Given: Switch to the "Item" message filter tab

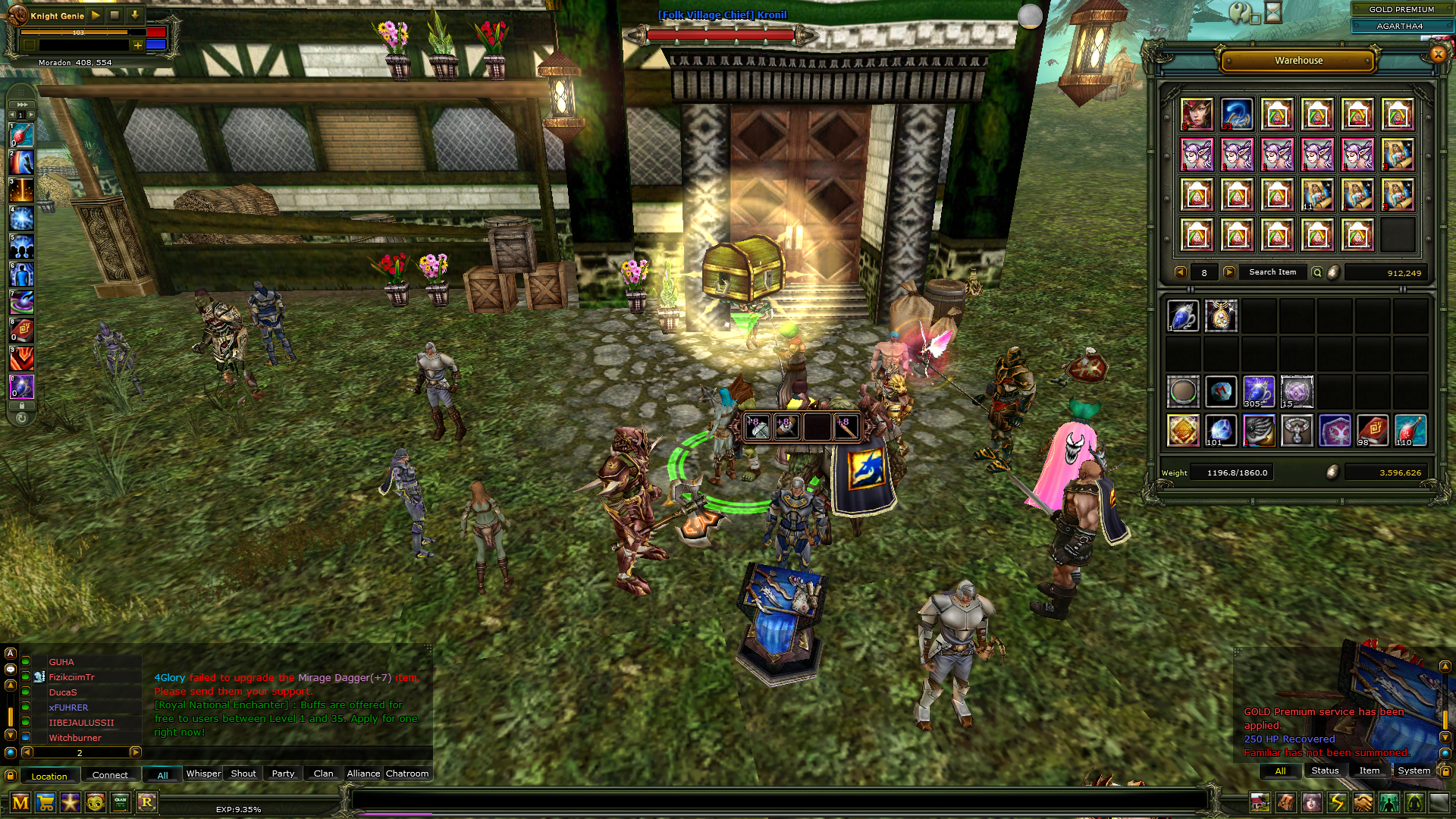Looking at the screenshot, I should 1369,771.
